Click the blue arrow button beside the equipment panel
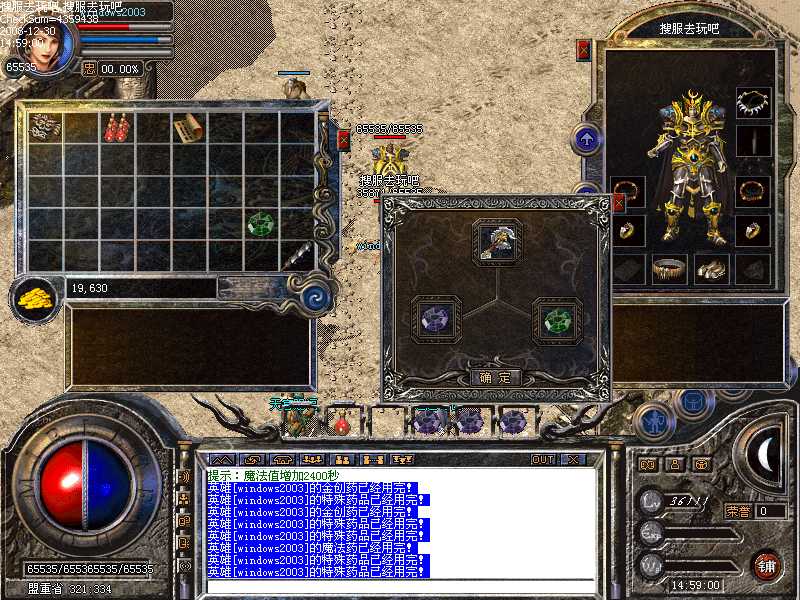 [586, 138]
